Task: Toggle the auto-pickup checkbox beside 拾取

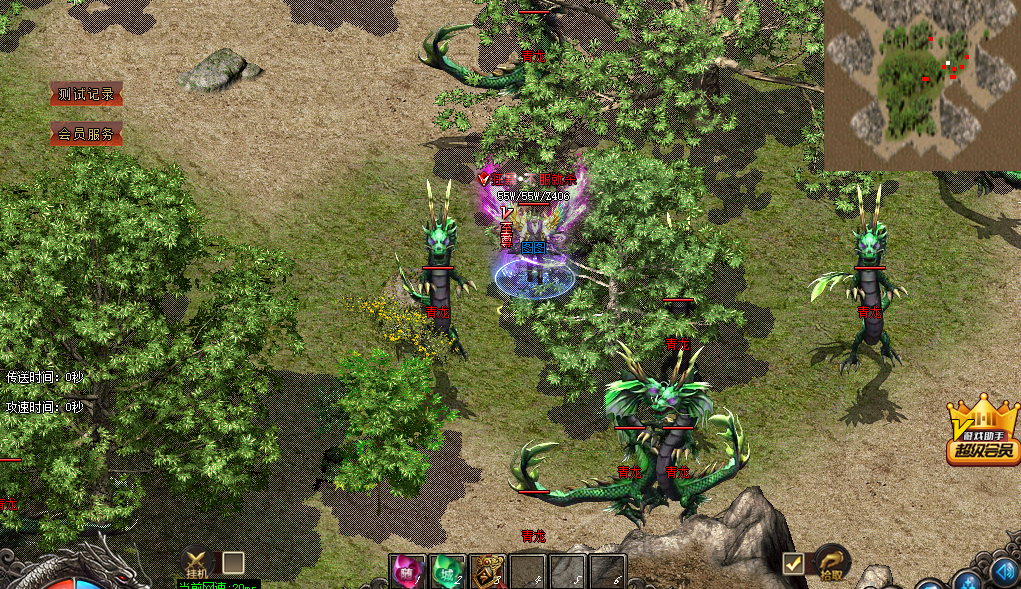Action: point(793,564)
